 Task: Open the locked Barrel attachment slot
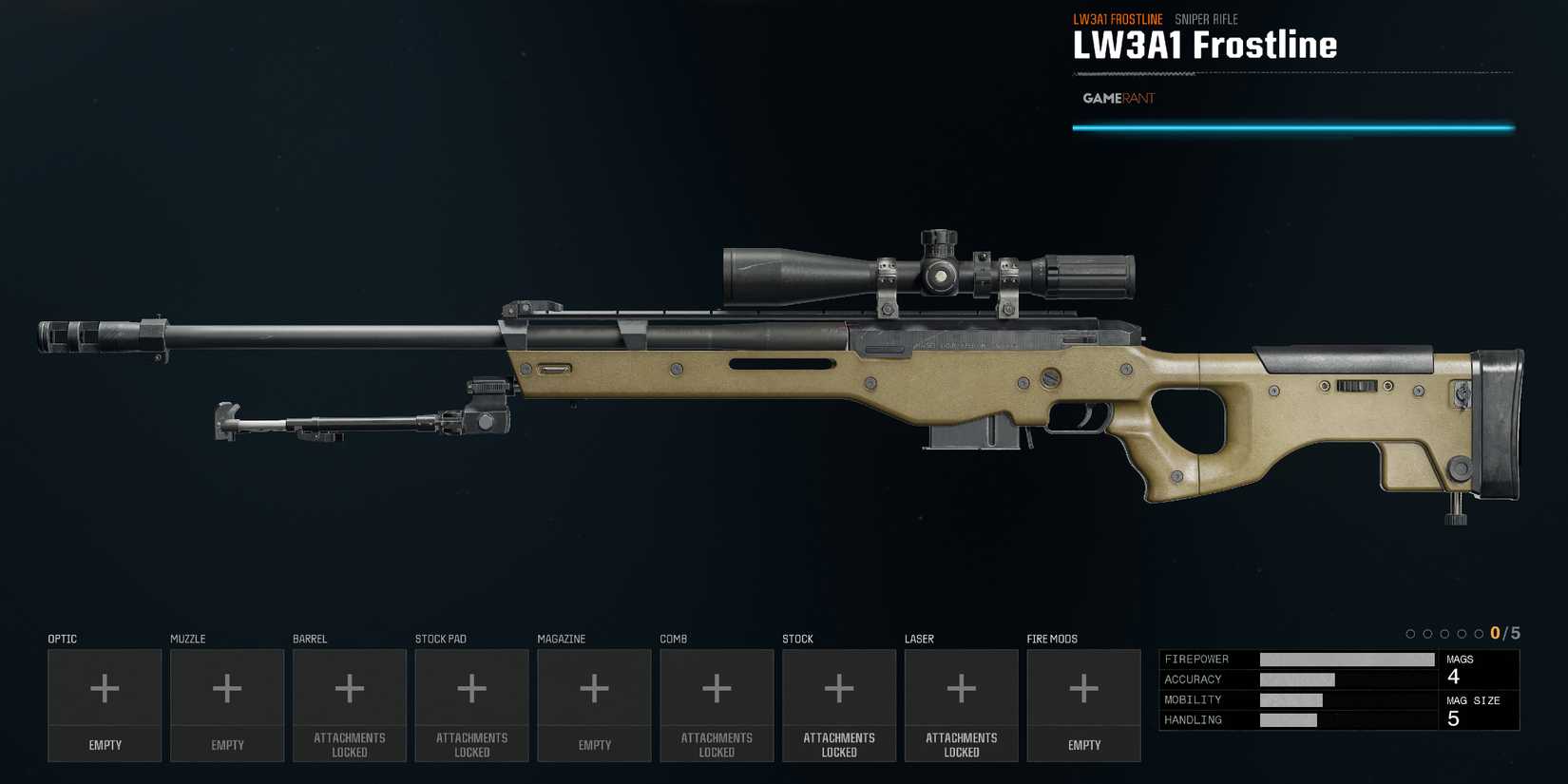(x=349, y=703)
